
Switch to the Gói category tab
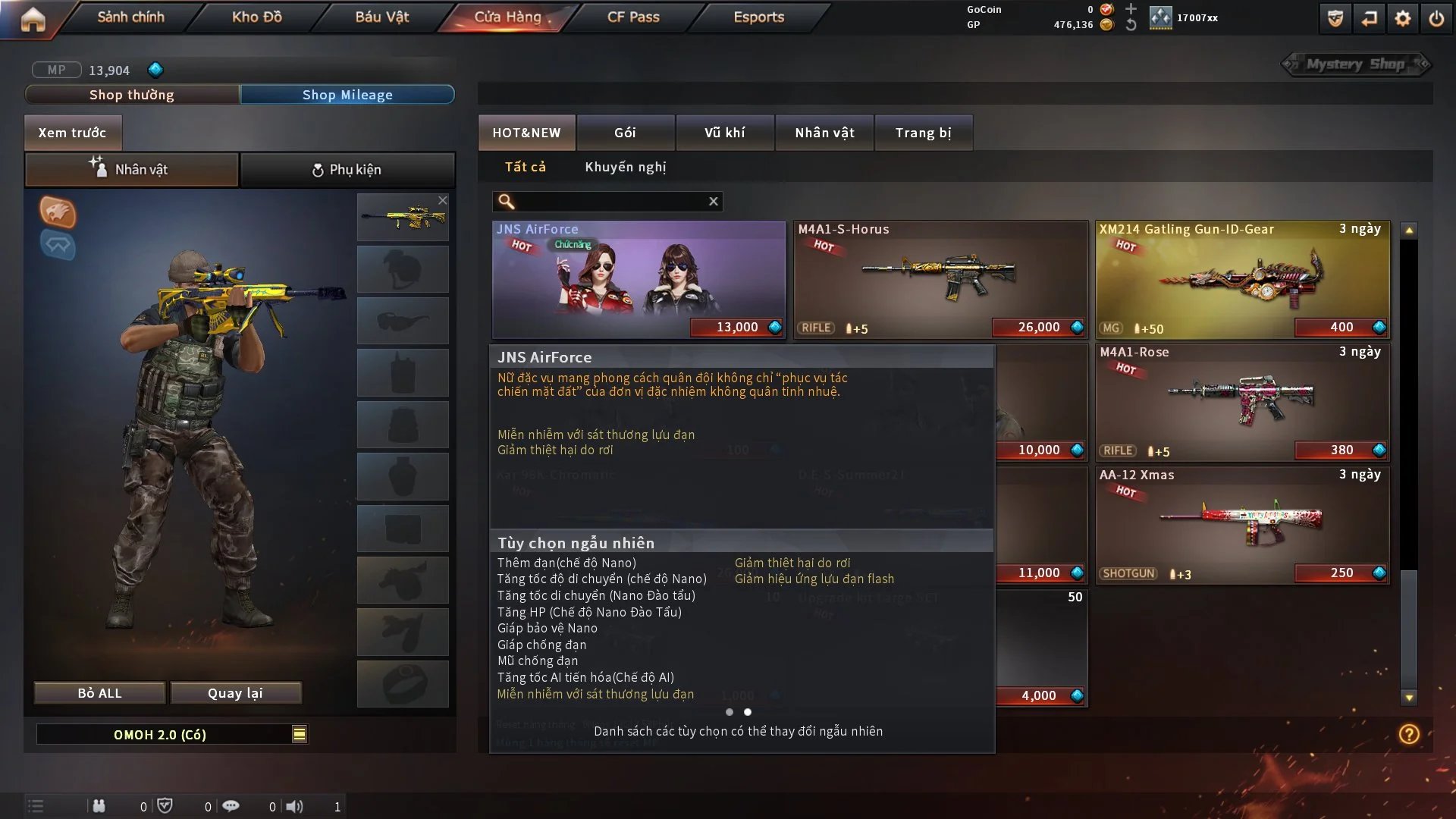pyautogui.click(x=625, y=133)
